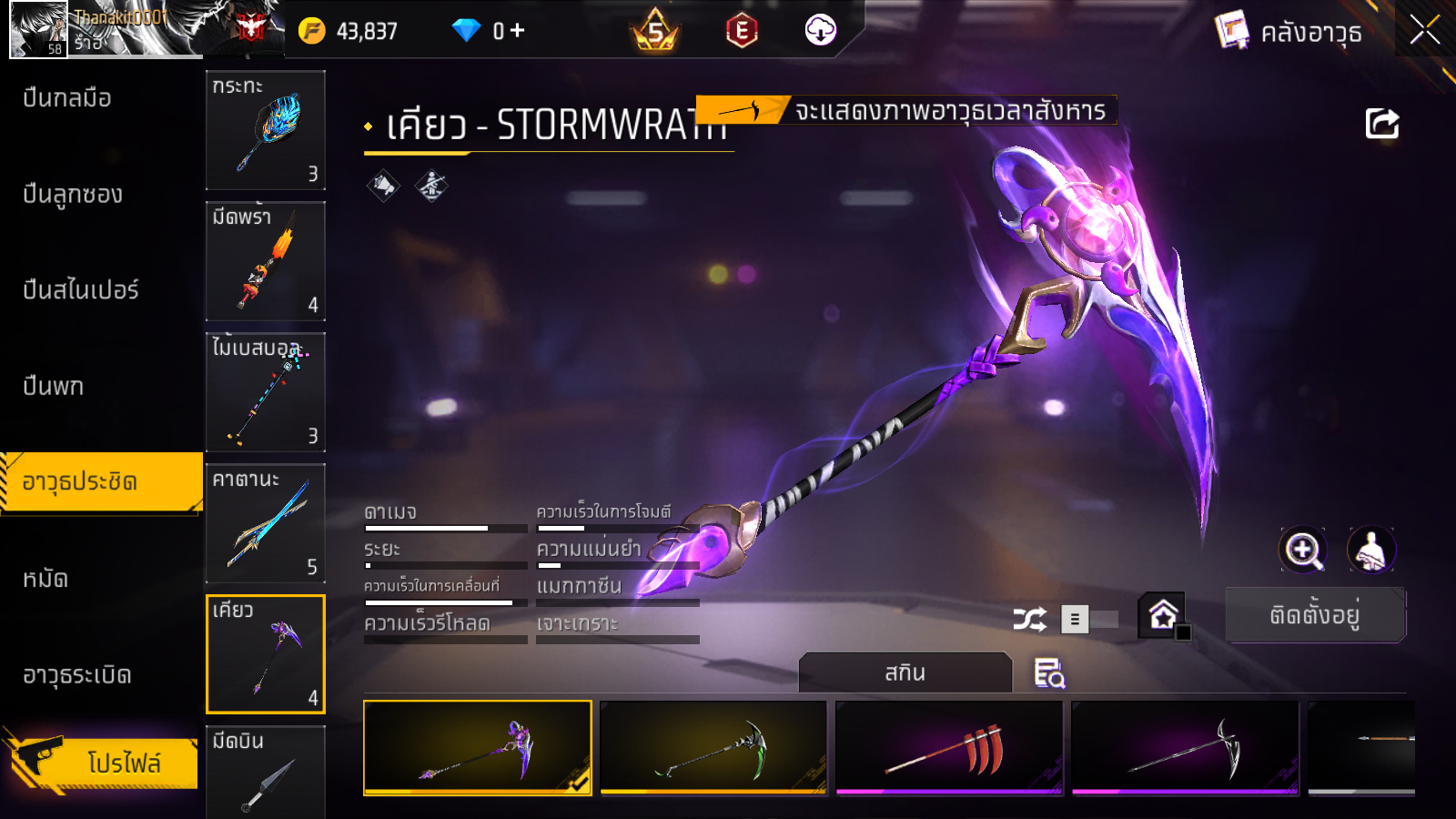Select the กระทะ pan weapon tile
Screen dimensions: 1456x819
click(266, 130)
